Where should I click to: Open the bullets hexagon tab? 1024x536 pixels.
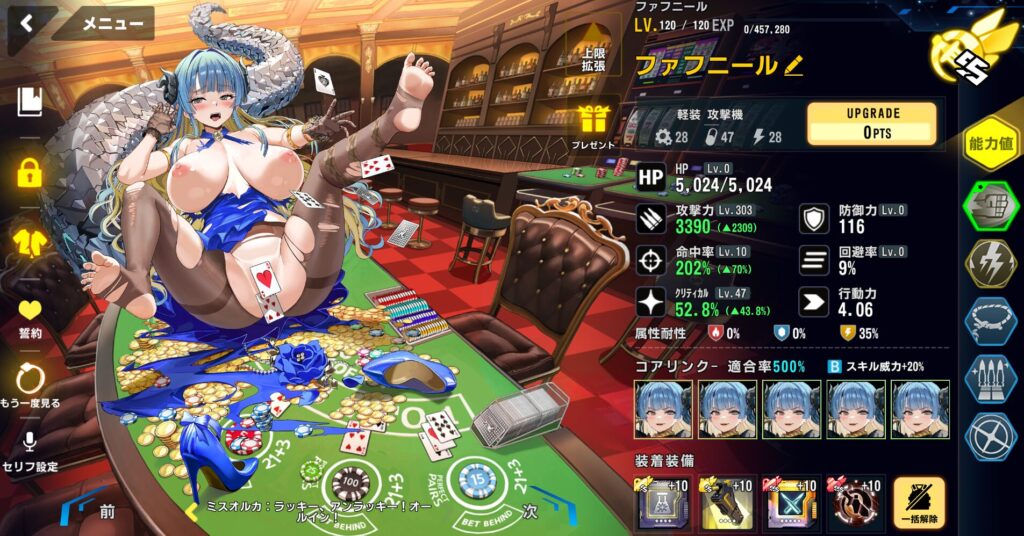[990, 378]
